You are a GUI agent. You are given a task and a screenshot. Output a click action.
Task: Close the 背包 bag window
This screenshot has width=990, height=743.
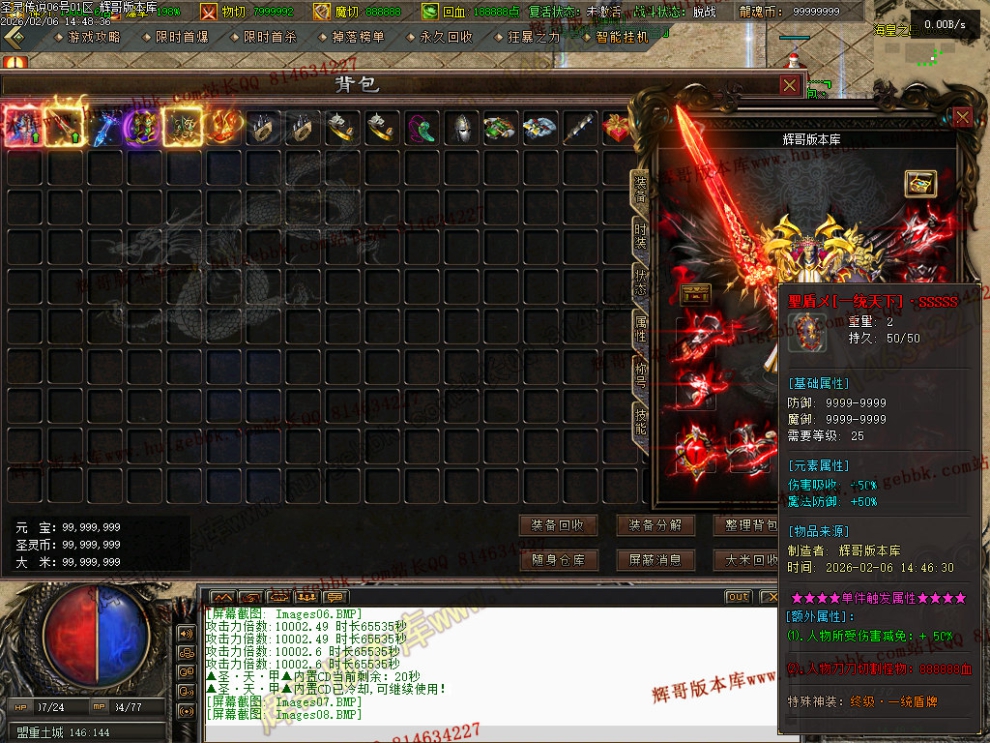click(789, 85)
